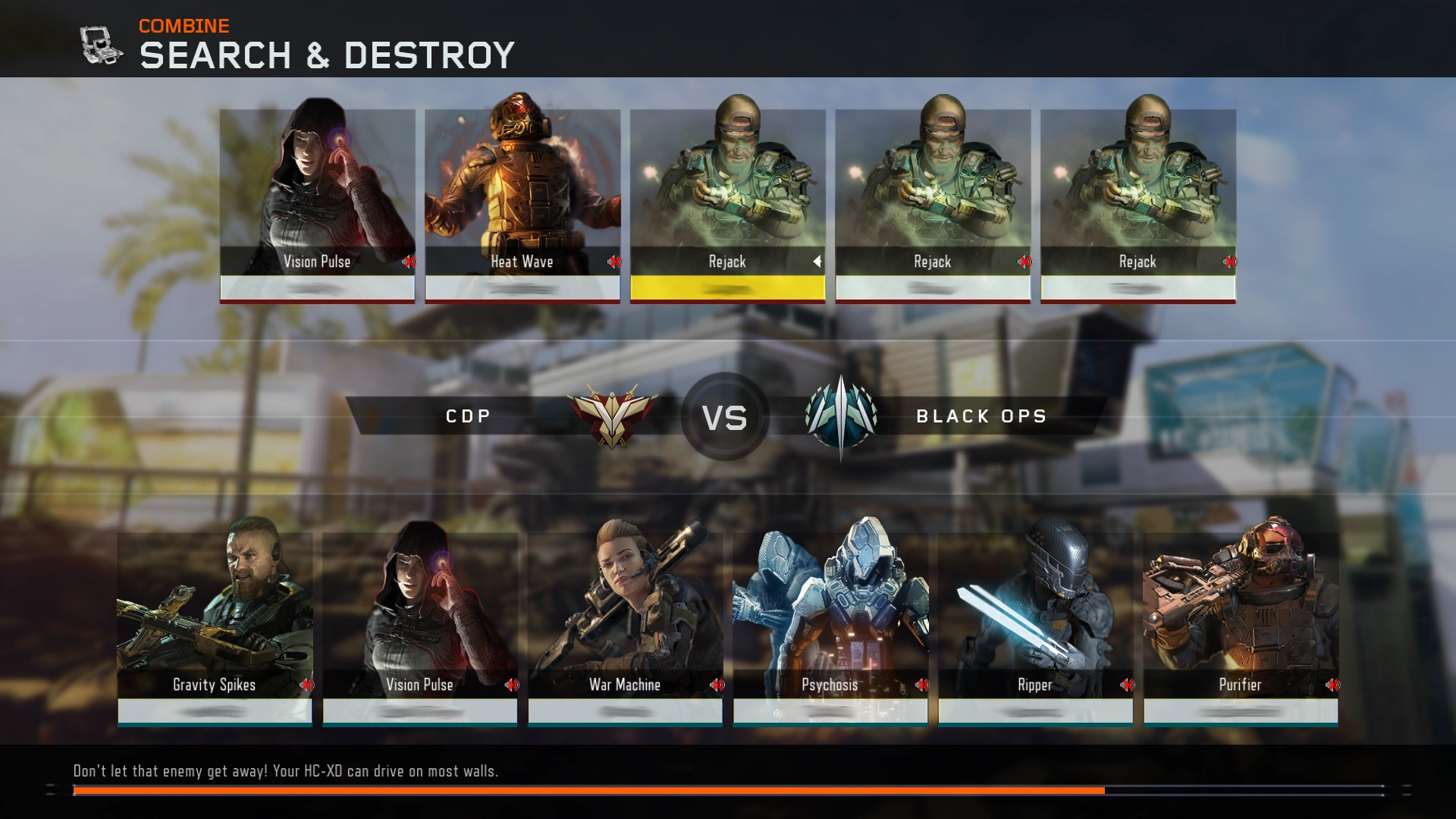
Task: Mute the War Machine player
Action: coord(717,684)
